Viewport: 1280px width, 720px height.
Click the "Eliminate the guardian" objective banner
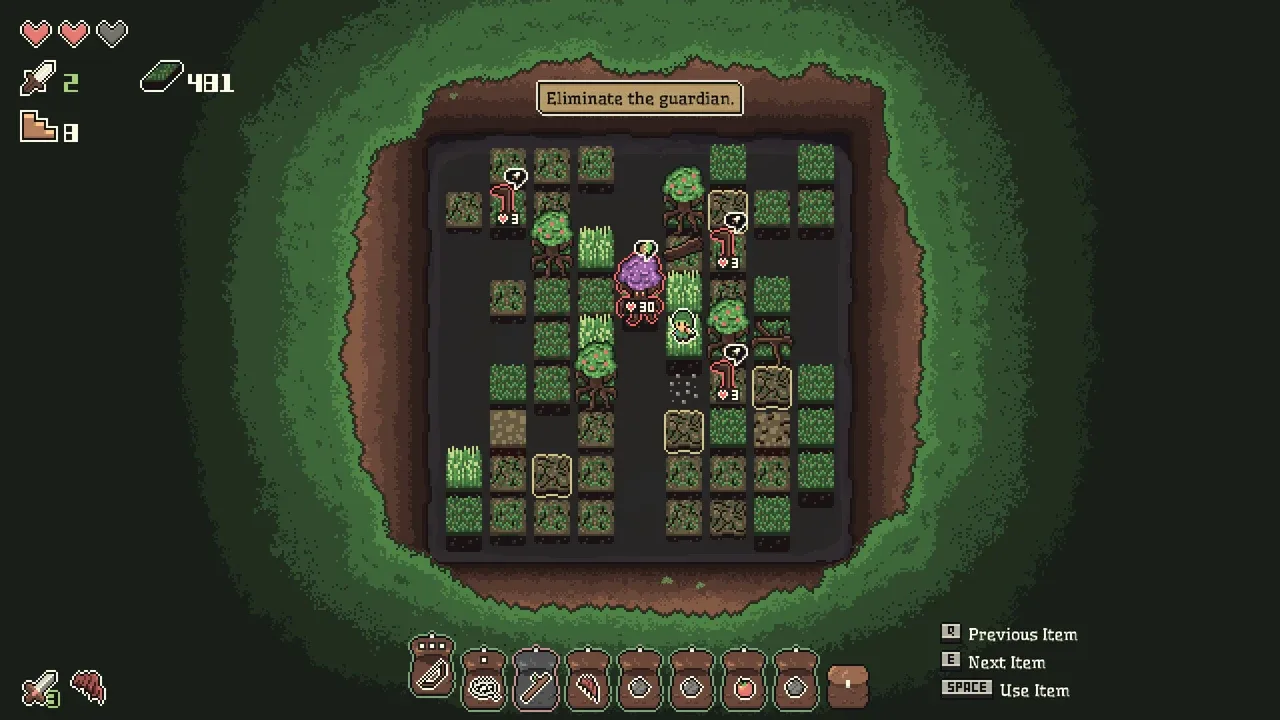click(x=640, y=99)
